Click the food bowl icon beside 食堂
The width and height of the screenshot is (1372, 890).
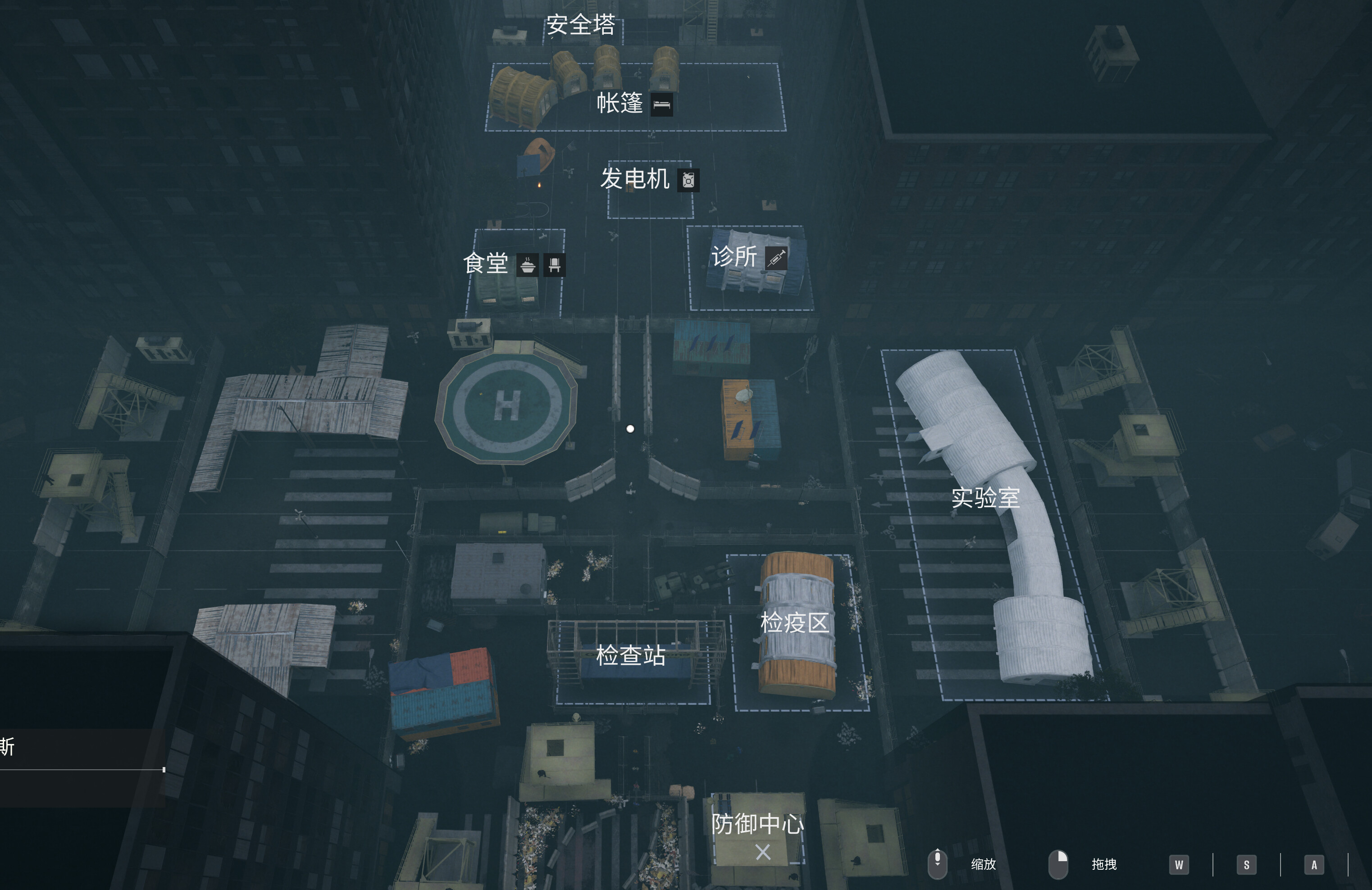[528, 266]
